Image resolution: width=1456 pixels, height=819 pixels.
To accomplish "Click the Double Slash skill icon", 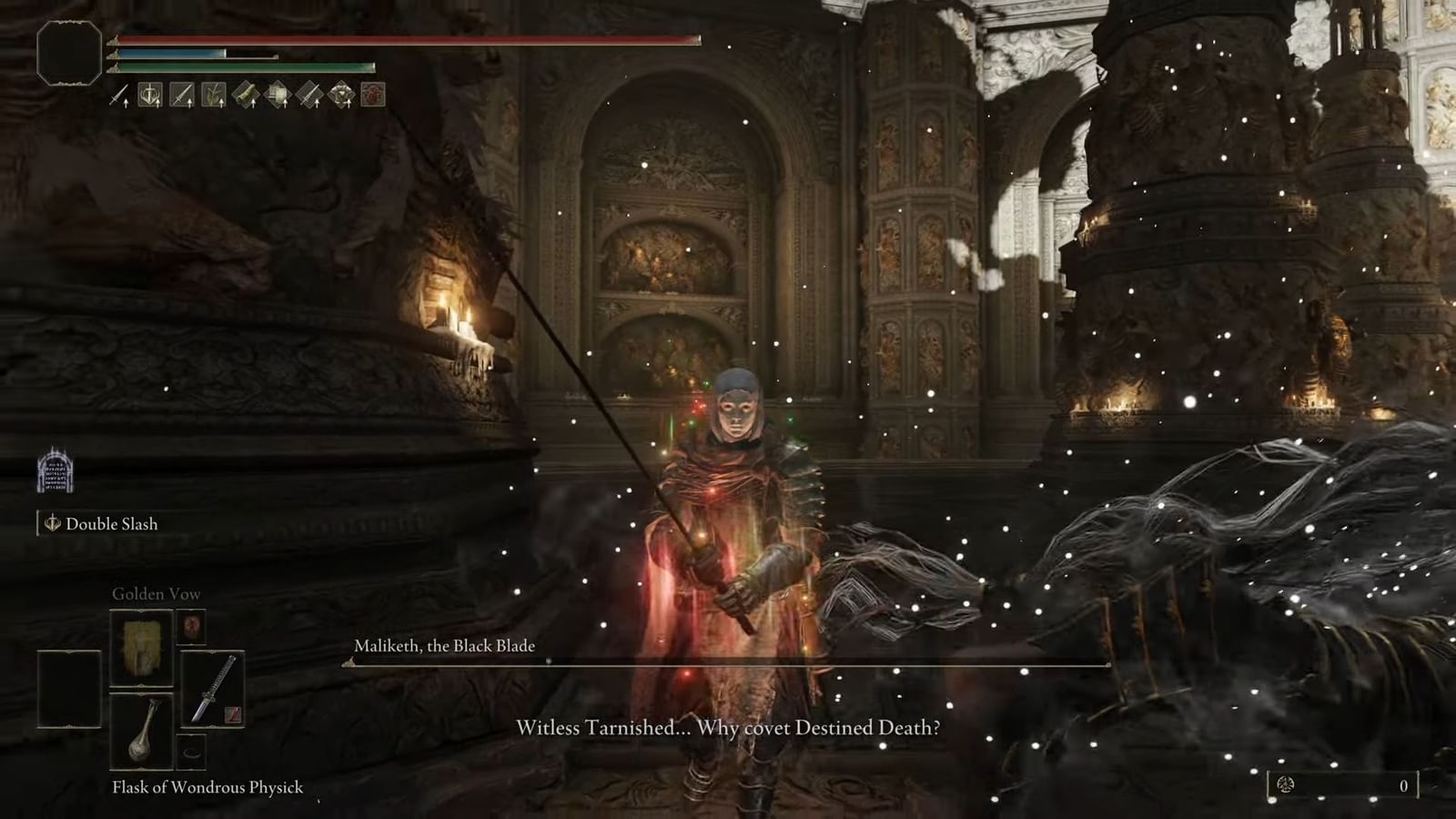I will (52, 524).
